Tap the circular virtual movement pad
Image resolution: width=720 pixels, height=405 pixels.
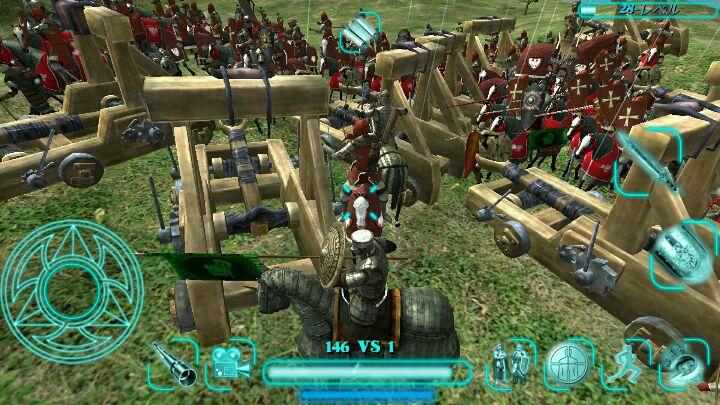(x=72, y=291)
